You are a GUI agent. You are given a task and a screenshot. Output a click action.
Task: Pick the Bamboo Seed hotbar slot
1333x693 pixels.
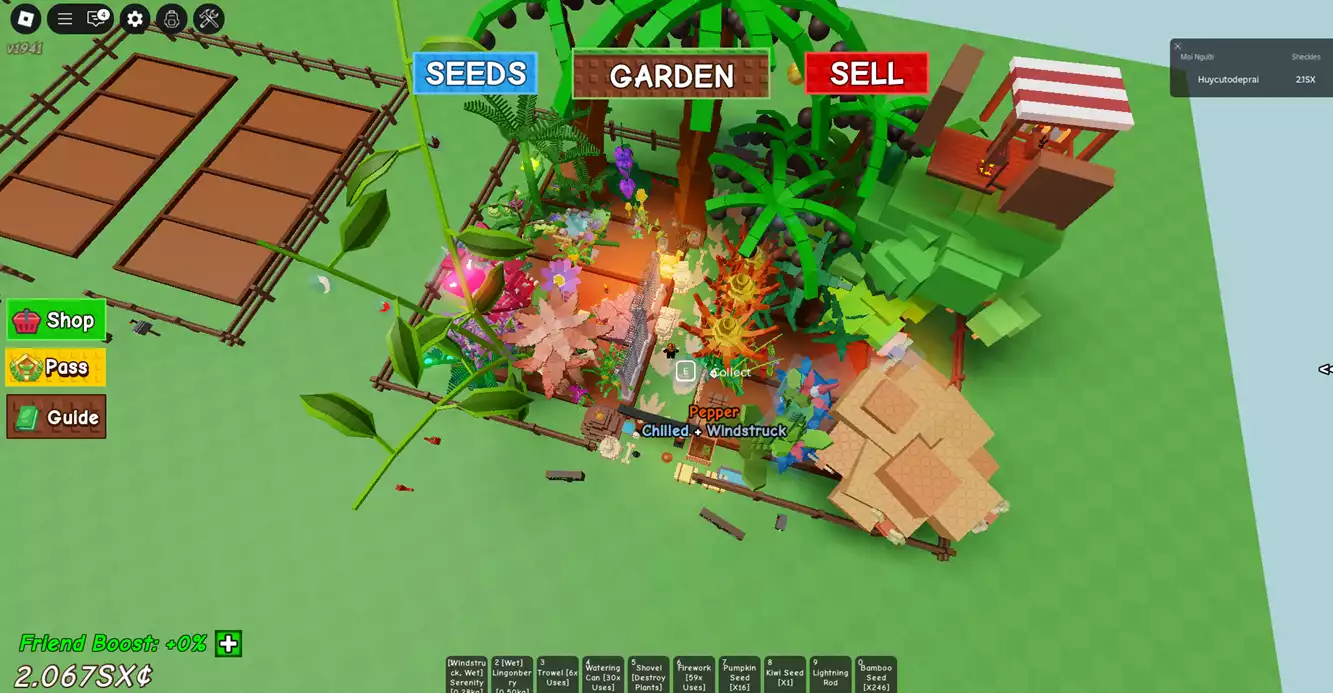pos(876,675)
